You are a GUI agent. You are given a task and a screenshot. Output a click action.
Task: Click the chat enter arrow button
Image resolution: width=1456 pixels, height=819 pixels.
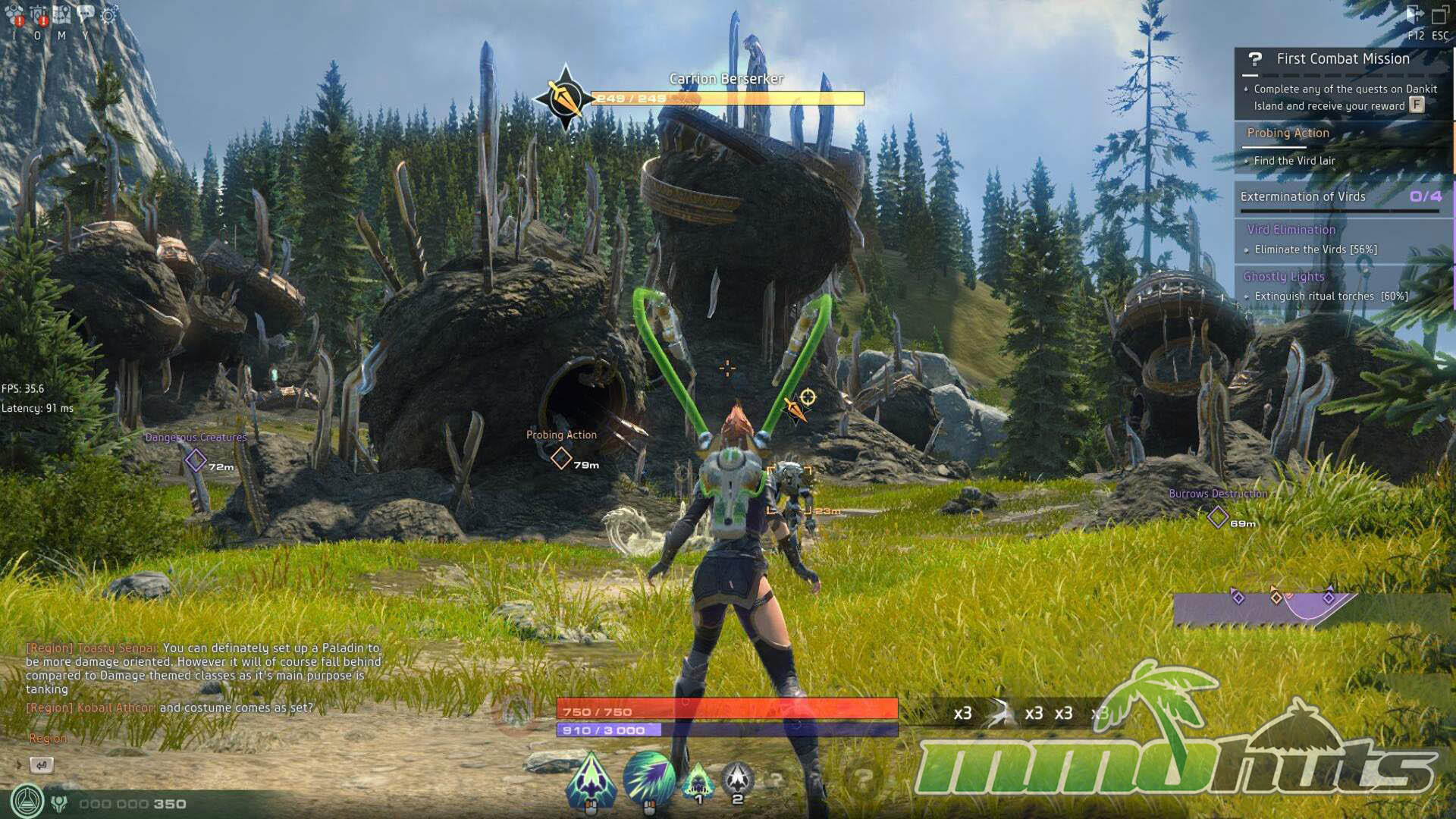[x=41, y=764]
